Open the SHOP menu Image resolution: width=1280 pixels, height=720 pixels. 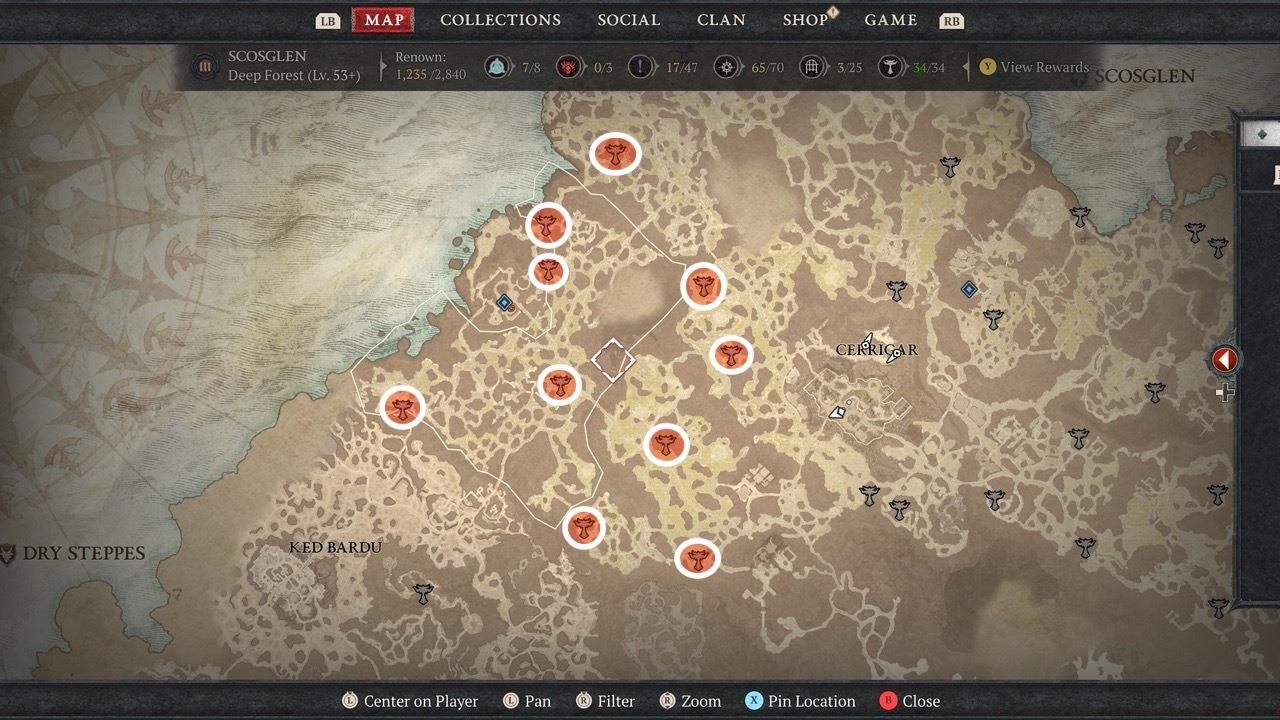click(805, 19)
